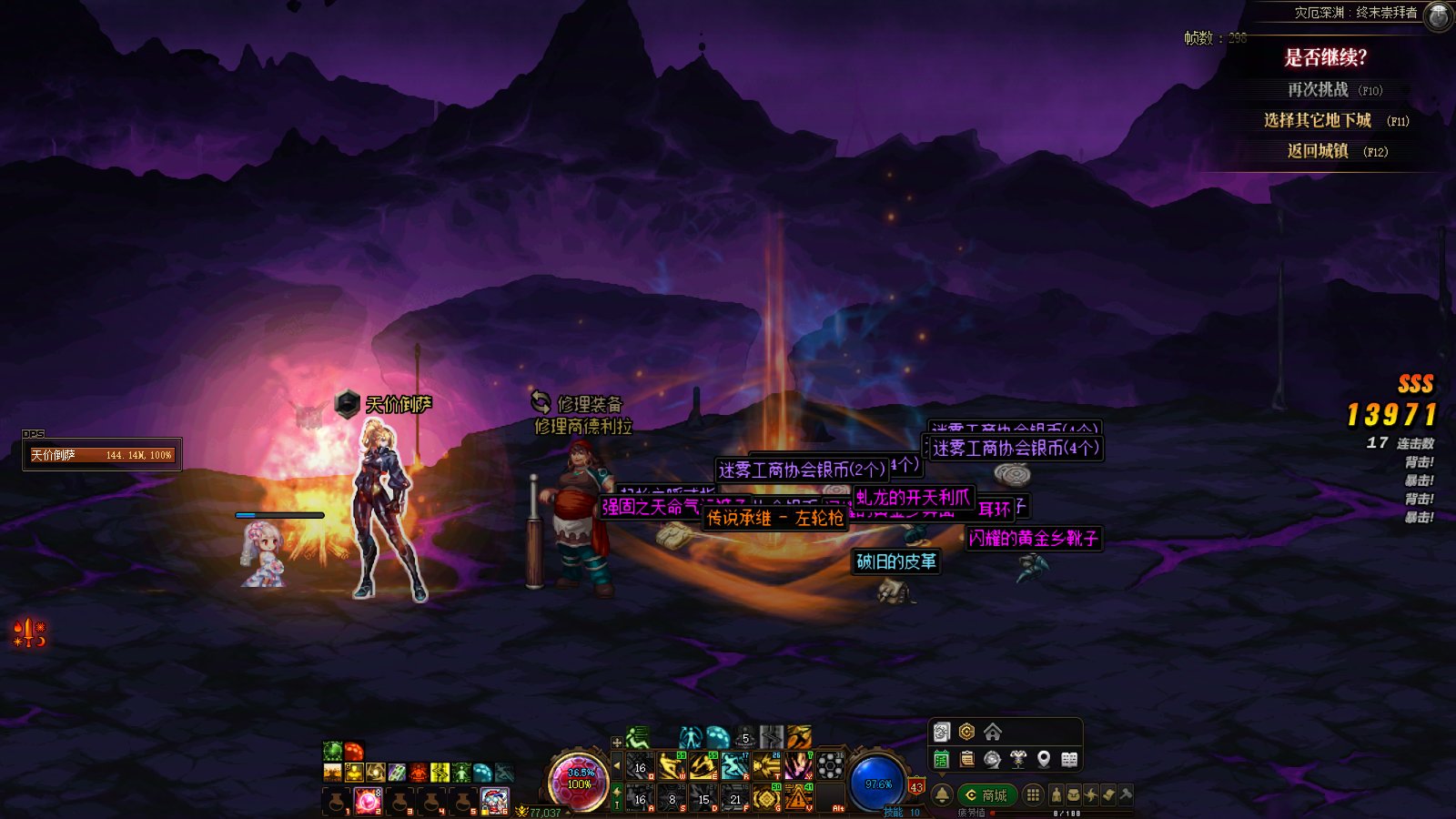Use the pink orb consumable in slot 2
This screenshot has height=819, width=1456.
pyautogui.click(x=368, y=801)
